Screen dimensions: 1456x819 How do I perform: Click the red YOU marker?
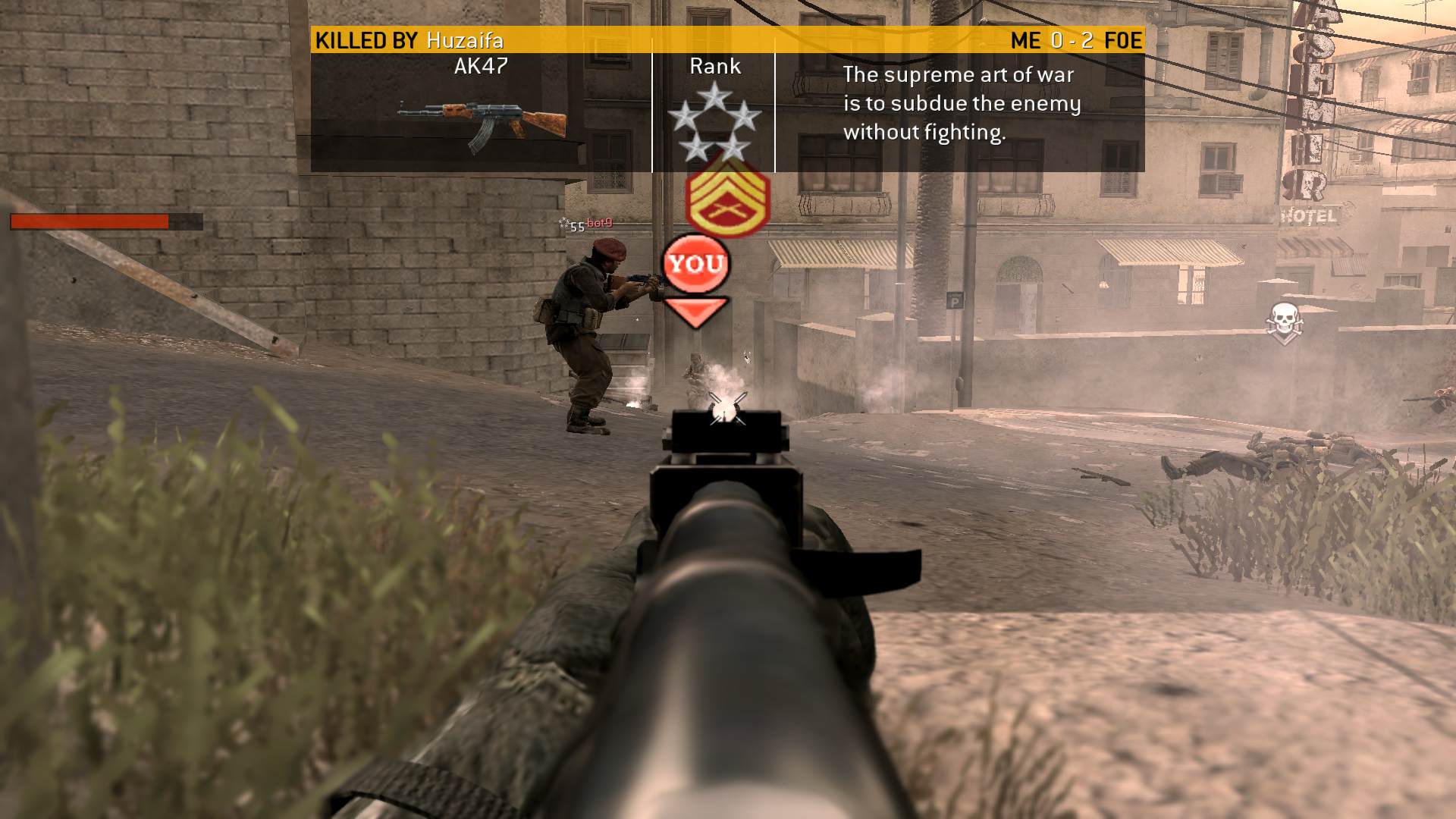tap(695, 264)
